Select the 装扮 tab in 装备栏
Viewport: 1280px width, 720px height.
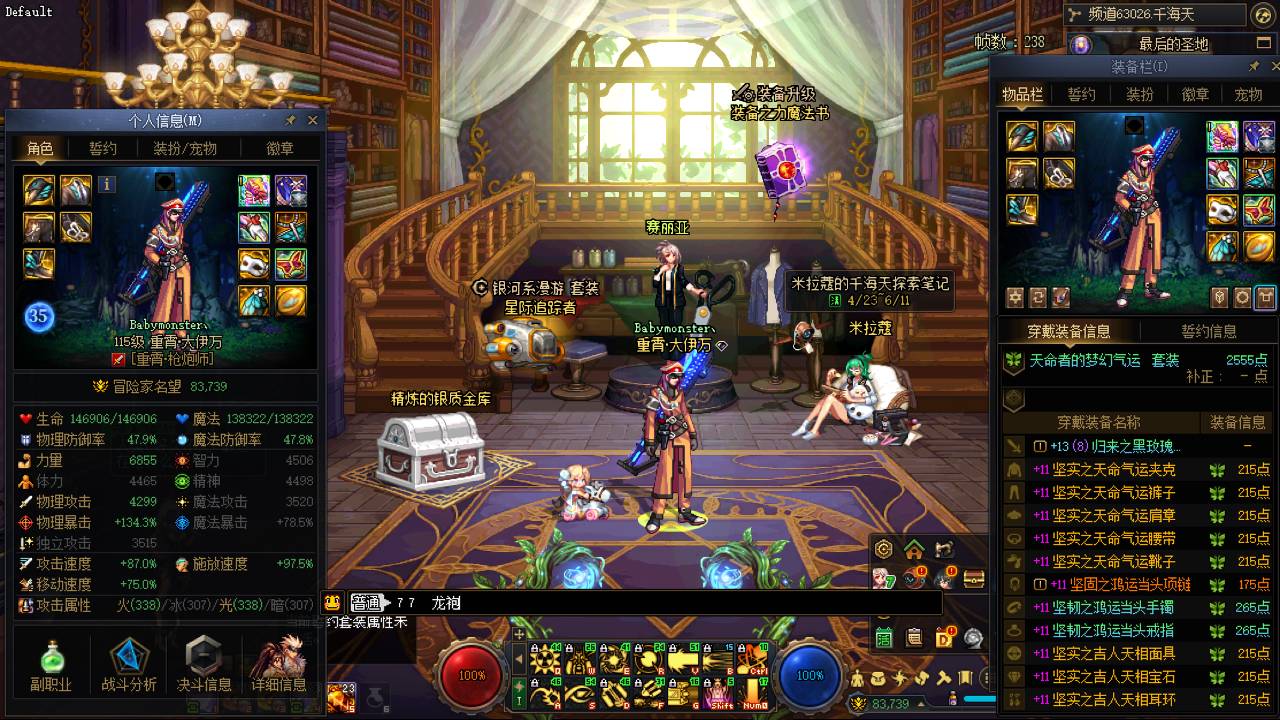[1140, 94]
